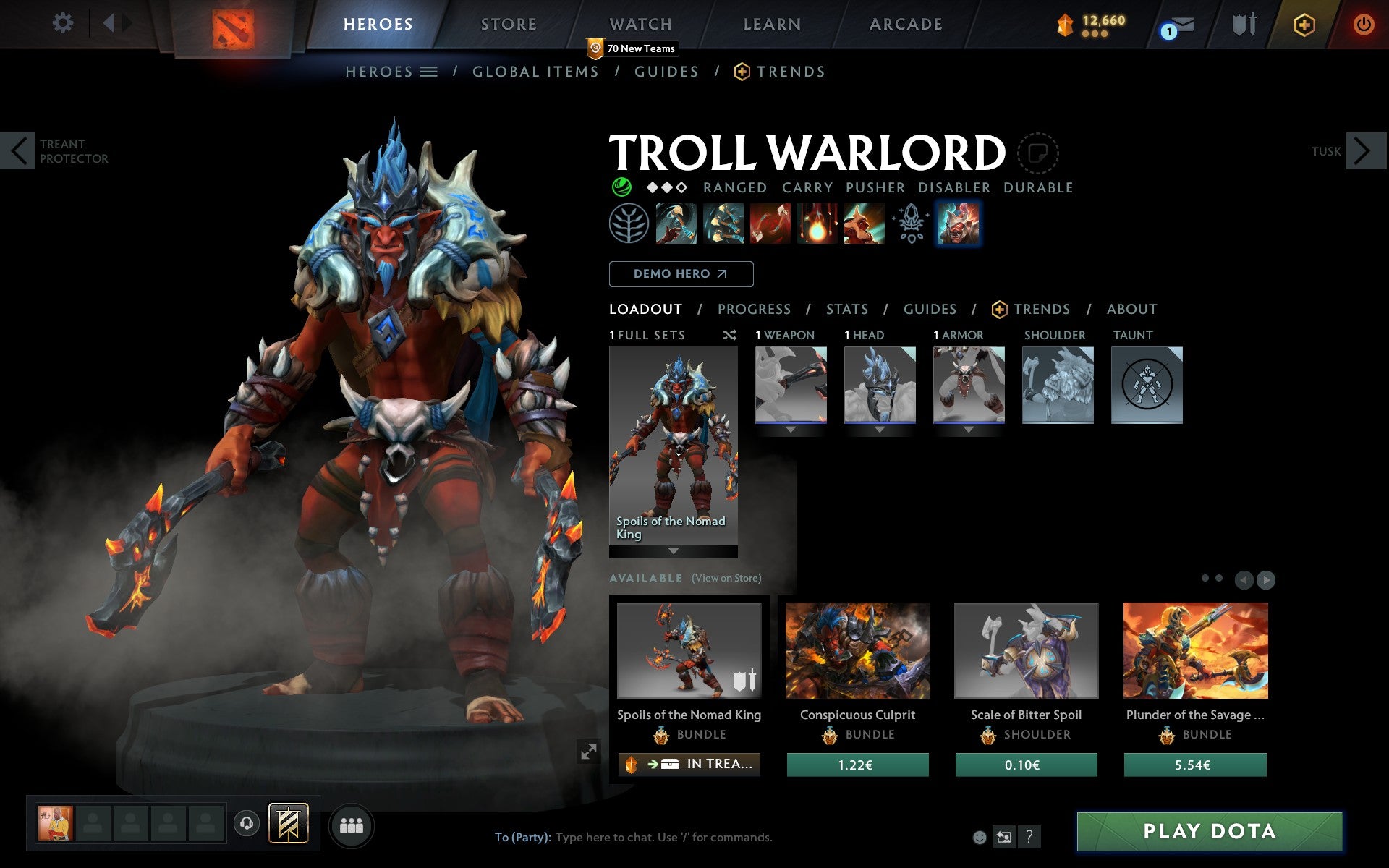This screenshot has width=1389, height=868.
Task: Toggle fullscreen hero portrait view
Action: pos(589,752)
